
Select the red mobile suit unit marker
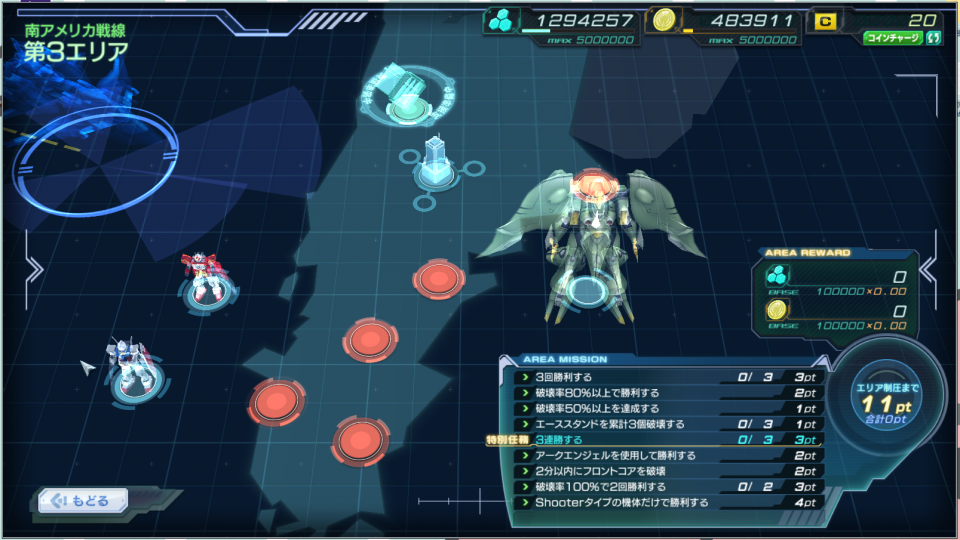207,281
